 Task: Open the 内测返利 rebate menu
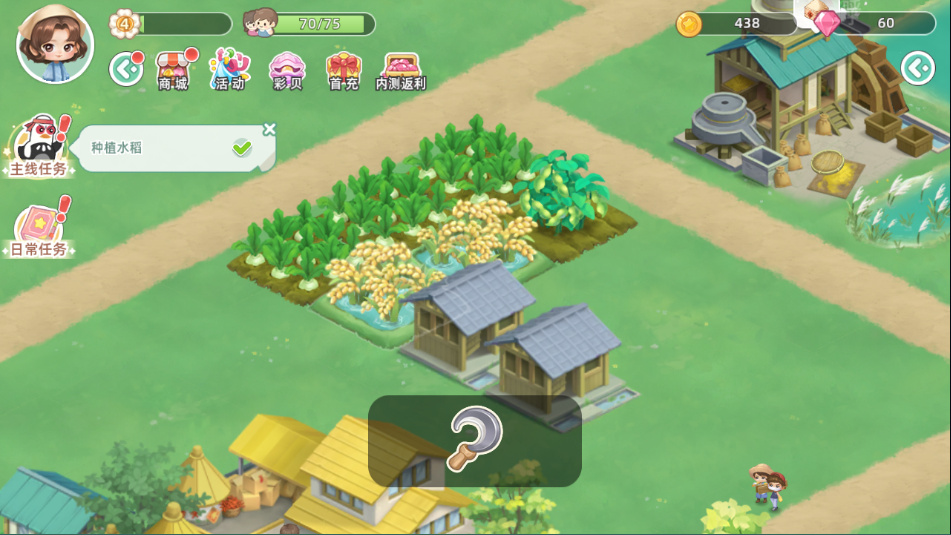pos(401,70)
